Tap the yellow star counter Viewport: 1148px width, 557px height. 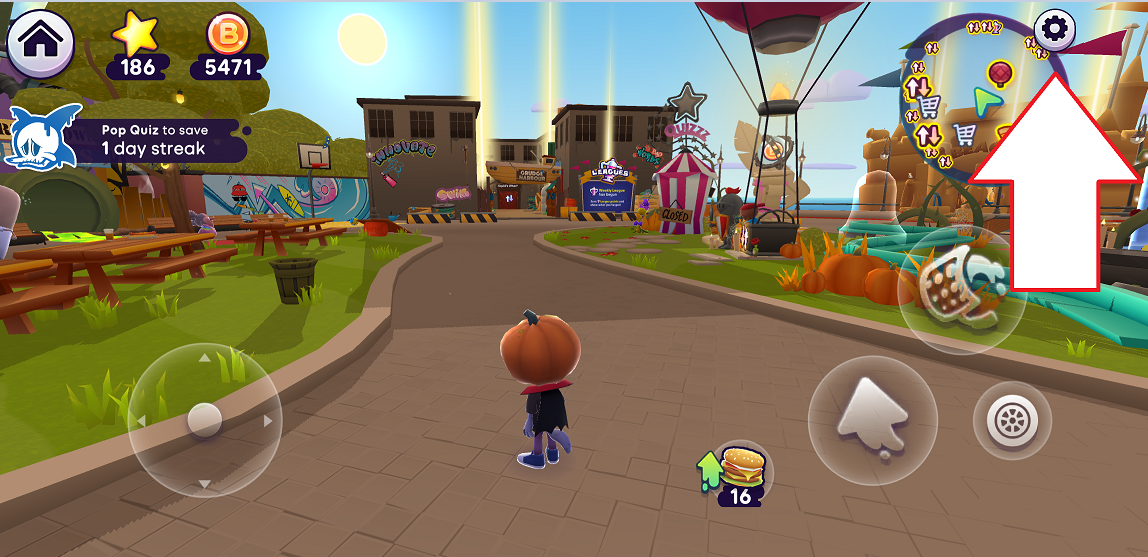tap(137, 48)
